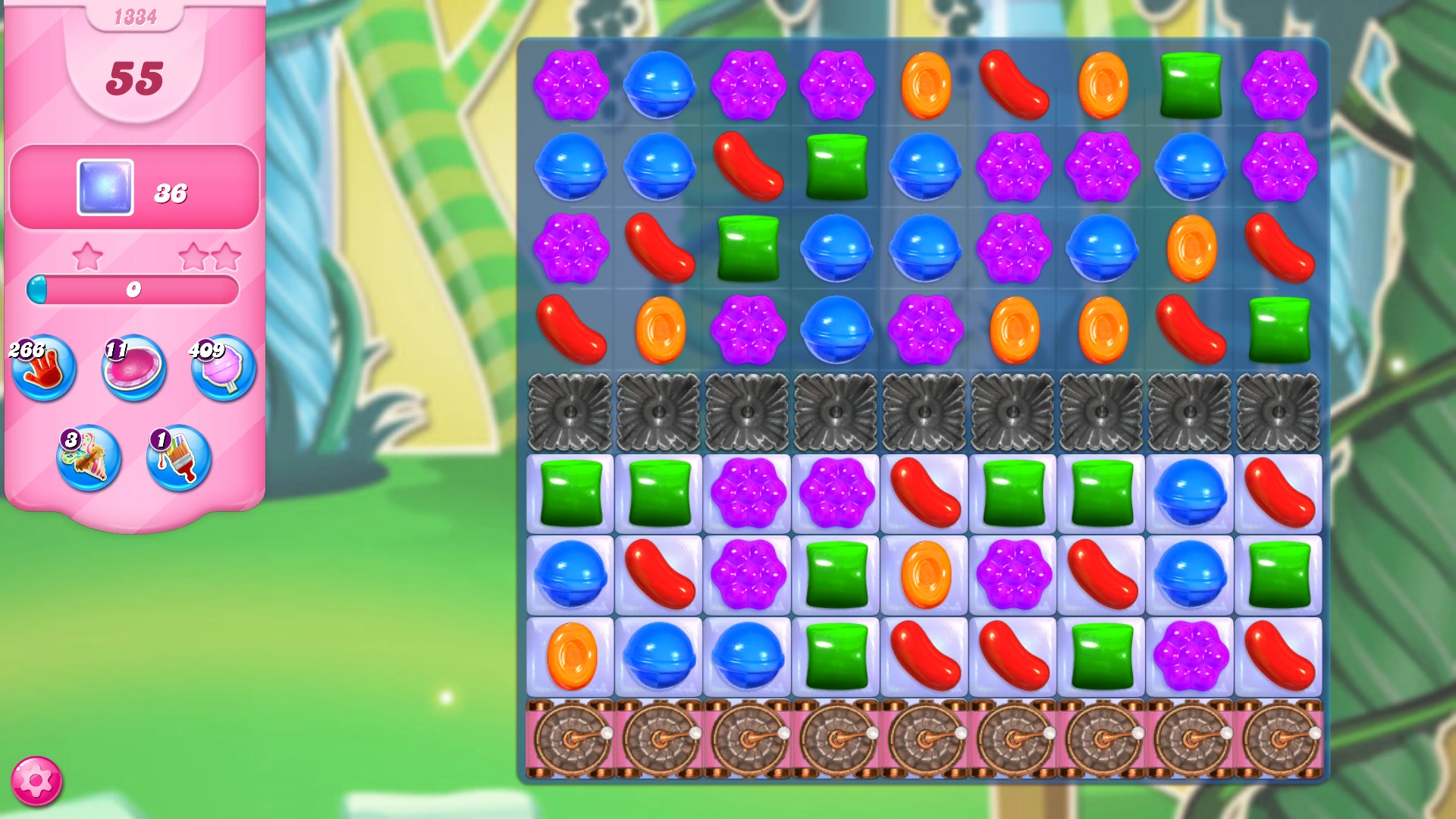1456x819 pixels.
Task: Click the level 1334 banner
Action: [x=135, y=17]
